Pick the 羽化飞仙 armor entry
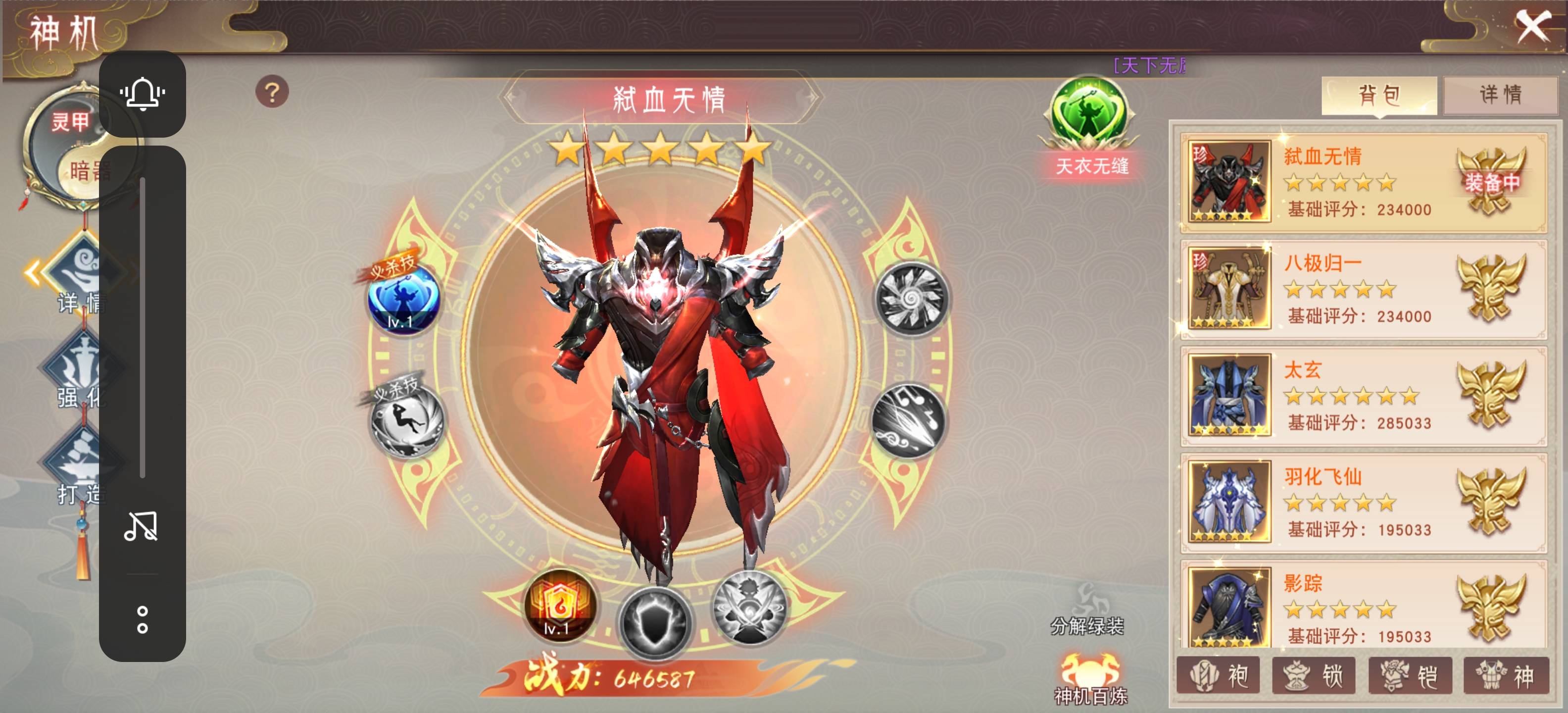 pos(1363,502)
